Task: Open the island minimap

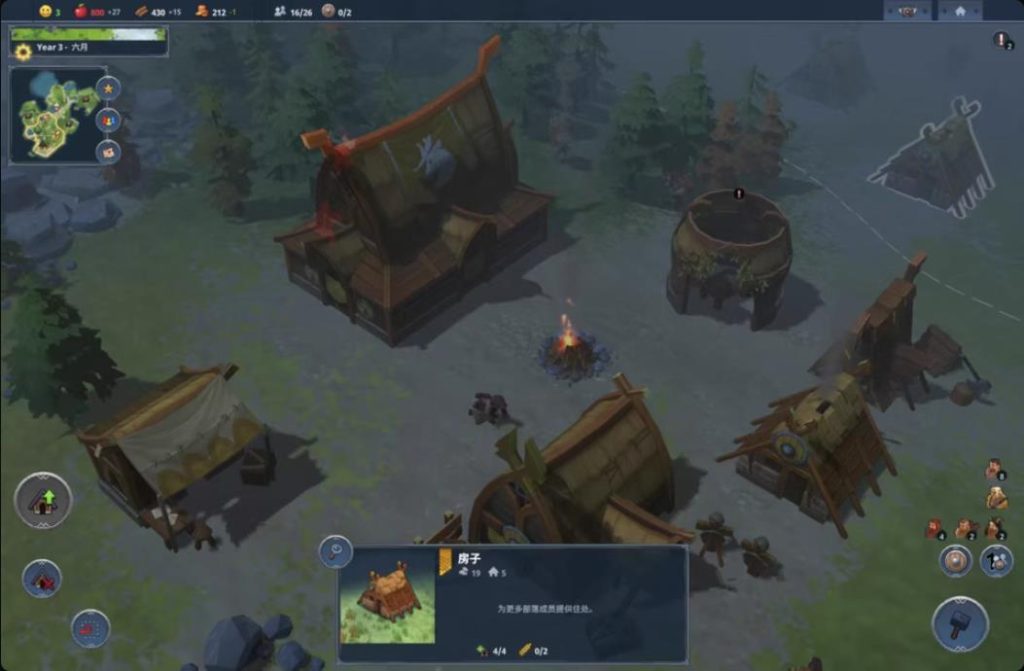Action: [54, 117]
